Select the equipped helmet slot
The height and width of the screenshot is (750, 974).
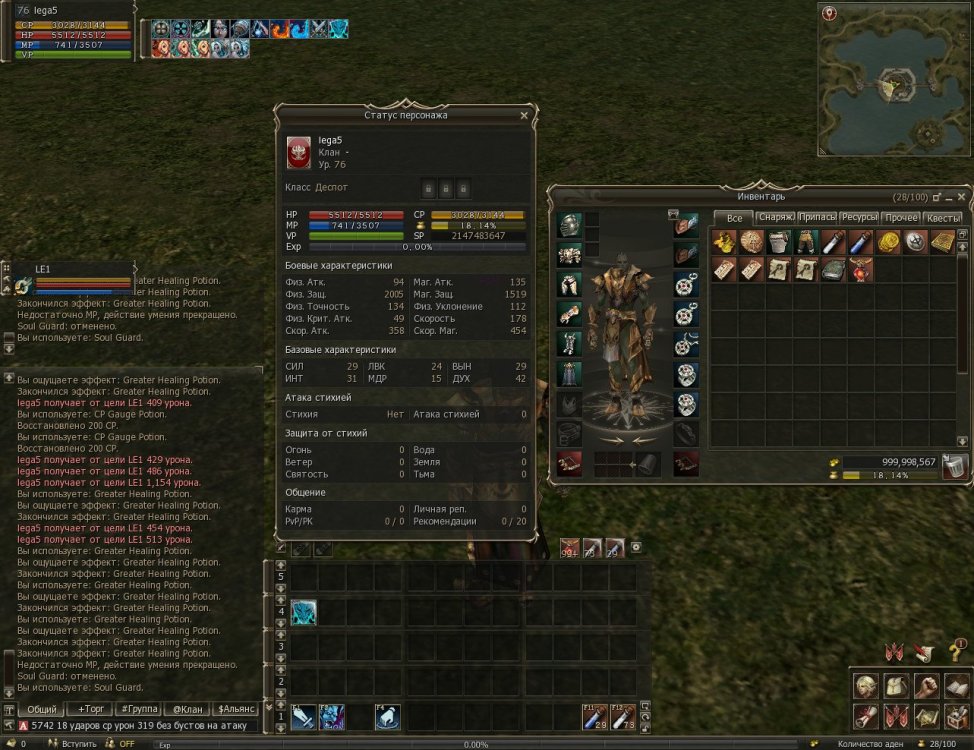(569, 225)
